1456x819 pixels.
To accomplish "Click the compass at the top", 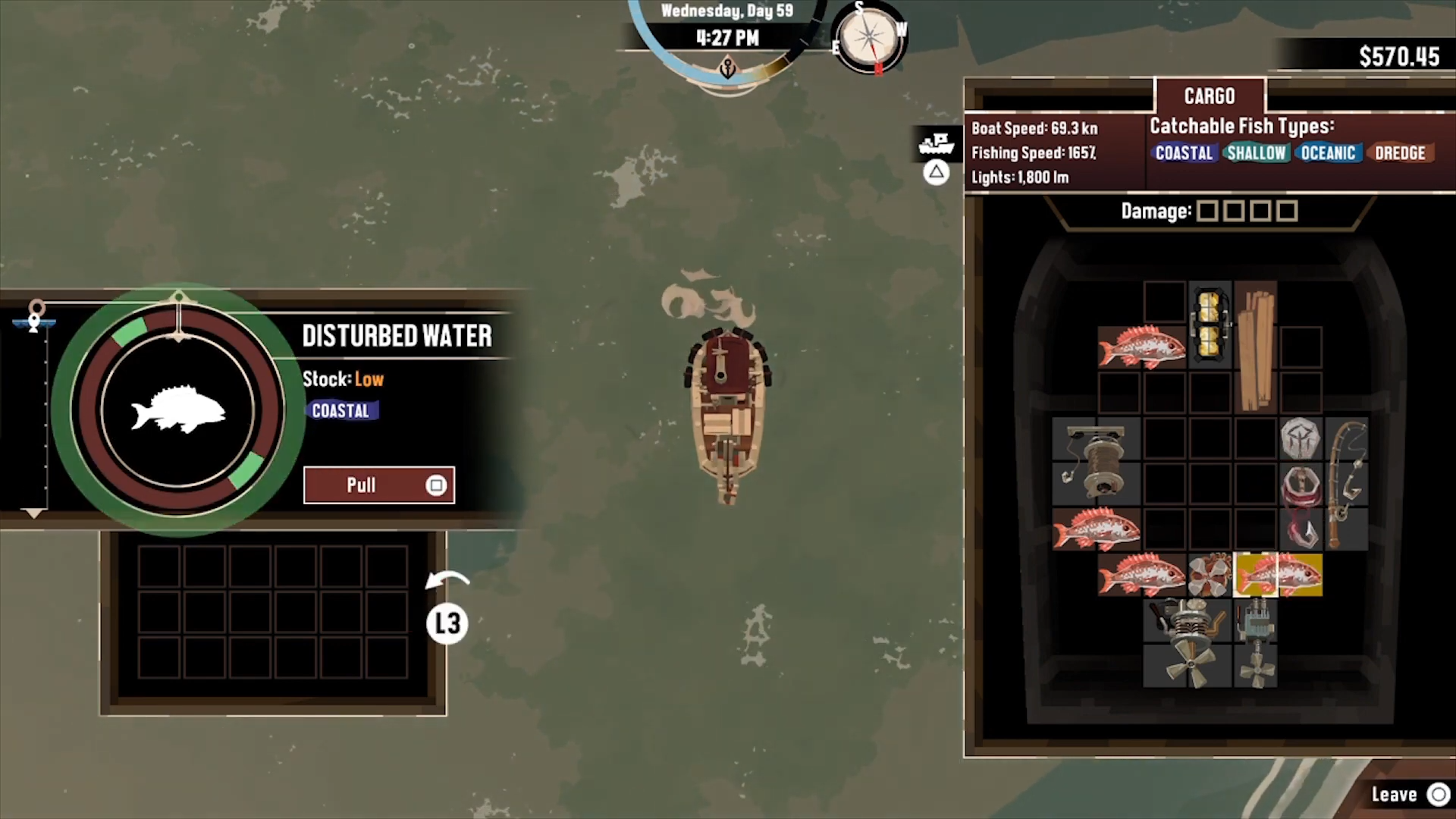I will click(x=870, y=38).
